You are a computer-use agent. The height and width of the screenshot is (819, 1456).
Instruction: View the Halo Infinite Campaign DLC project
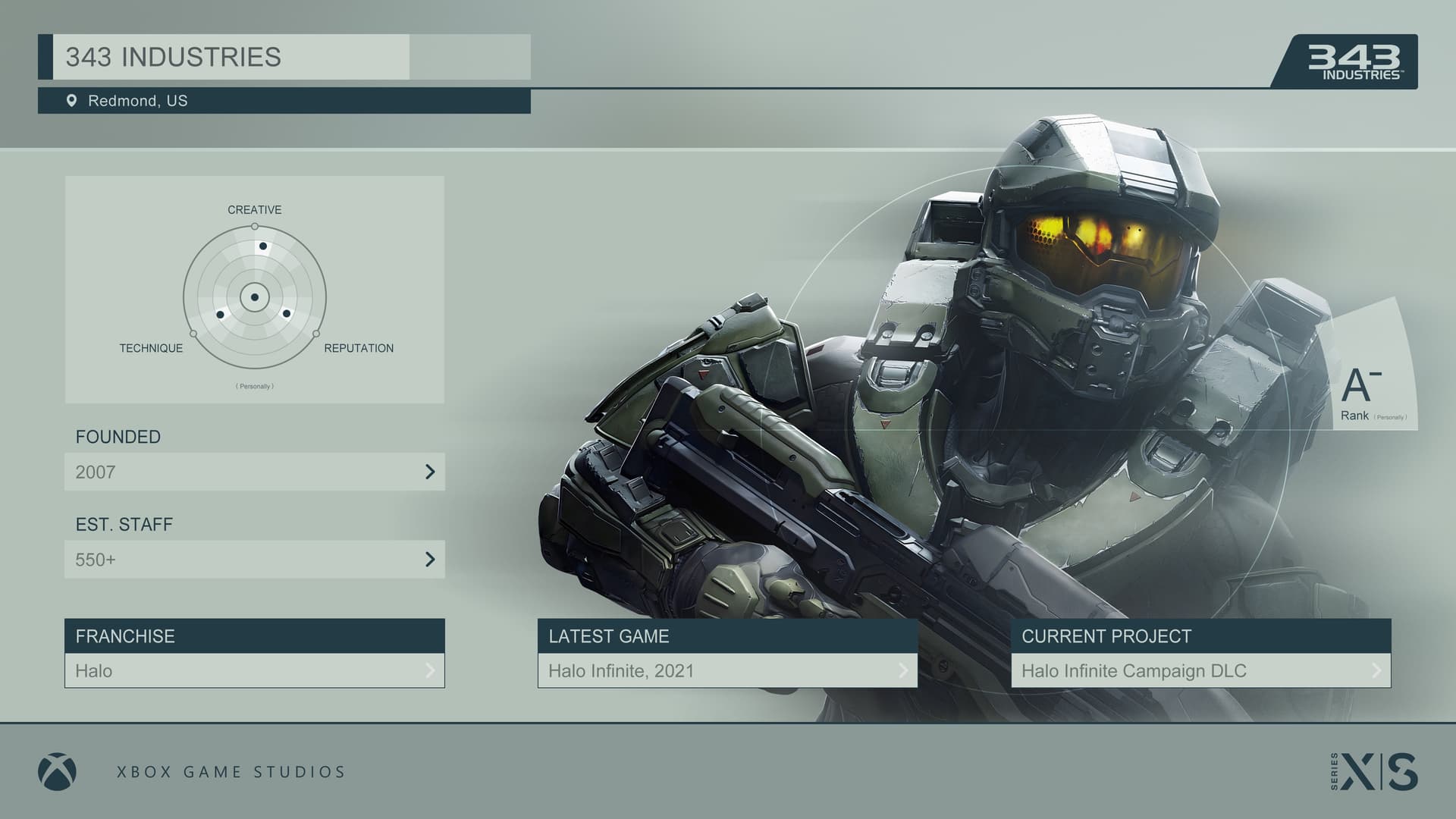1200,670
